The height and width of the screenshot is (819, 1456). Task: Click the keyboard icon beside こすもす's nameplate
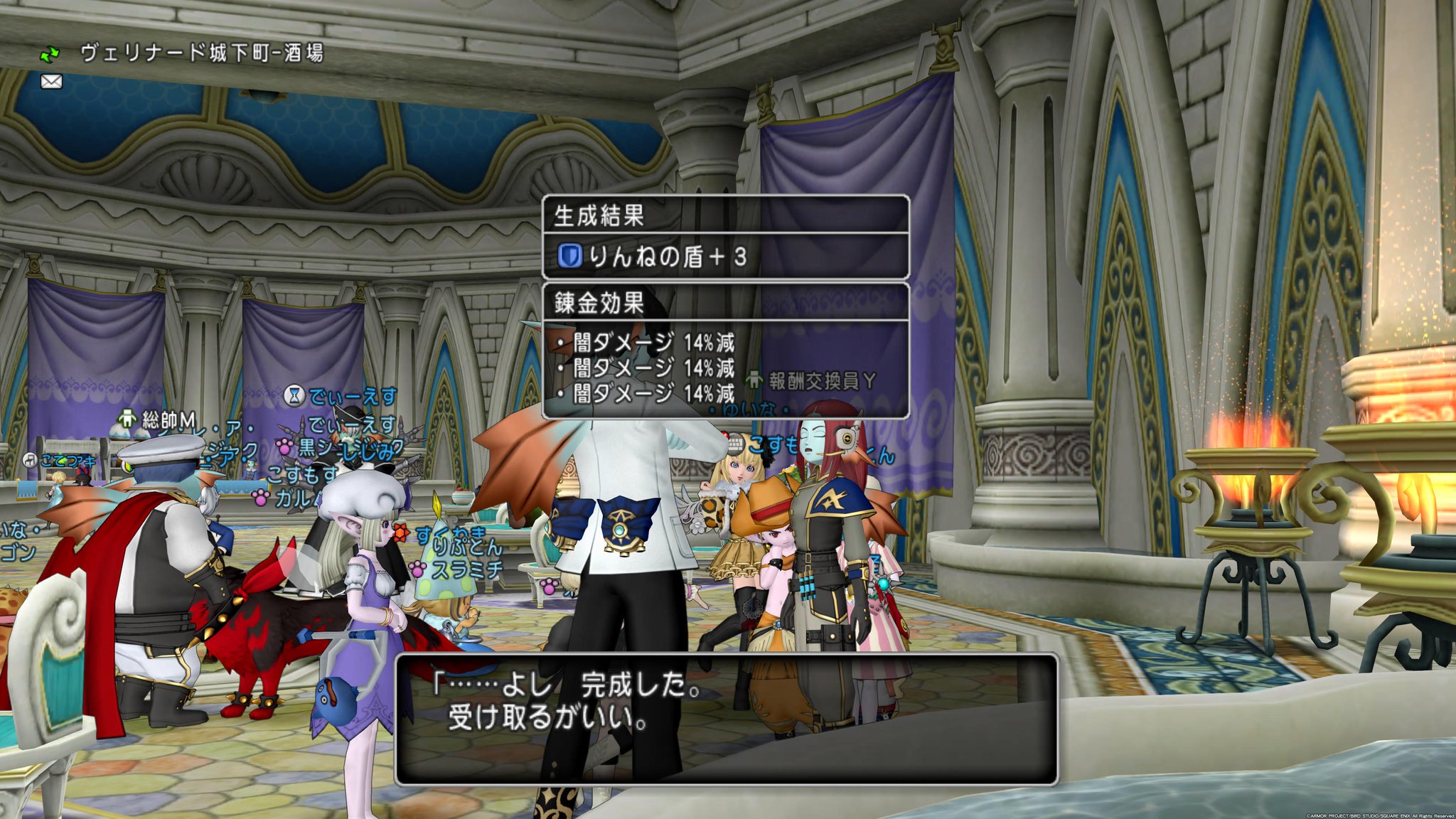tap(735, 444)
